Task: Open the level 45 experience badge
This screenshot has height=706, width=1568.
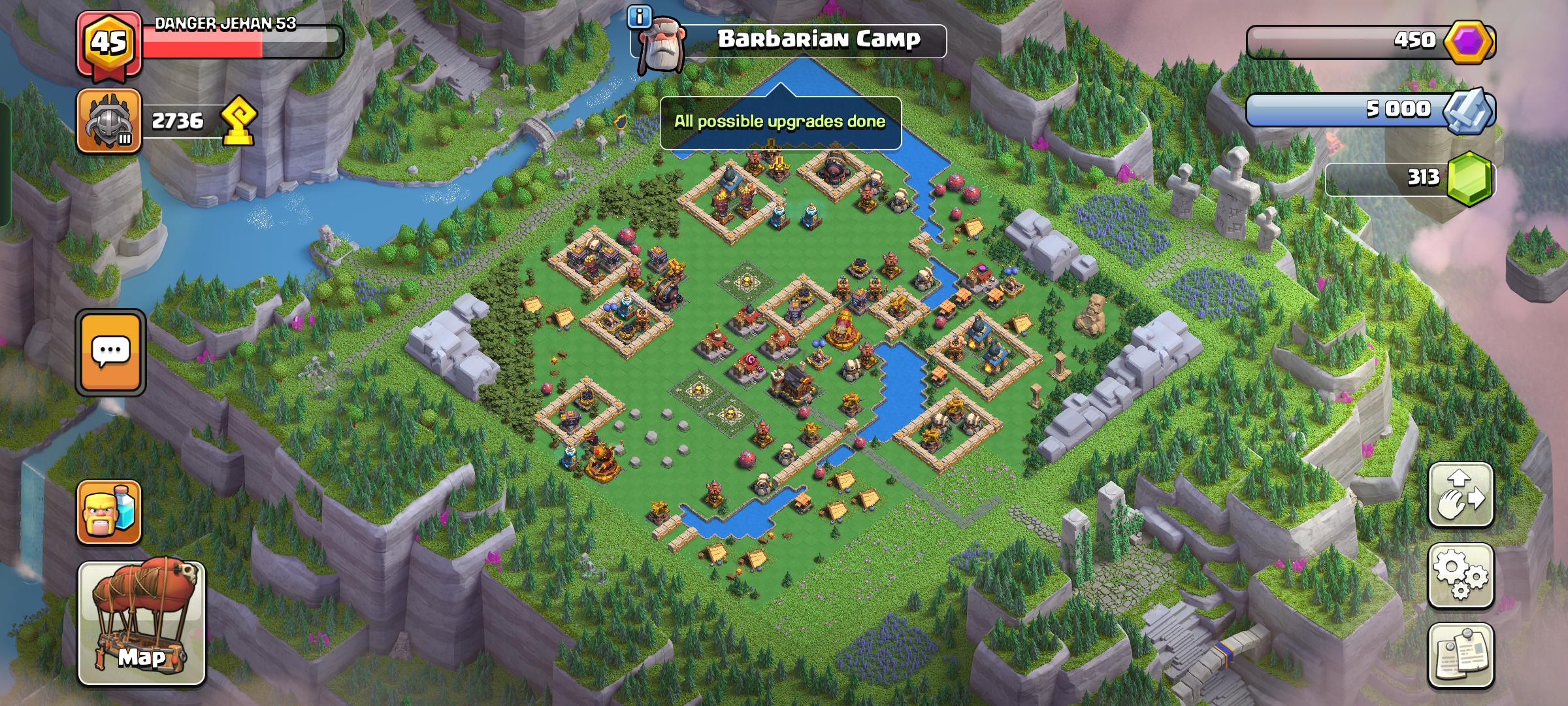Action: click(x=108, y=44)
